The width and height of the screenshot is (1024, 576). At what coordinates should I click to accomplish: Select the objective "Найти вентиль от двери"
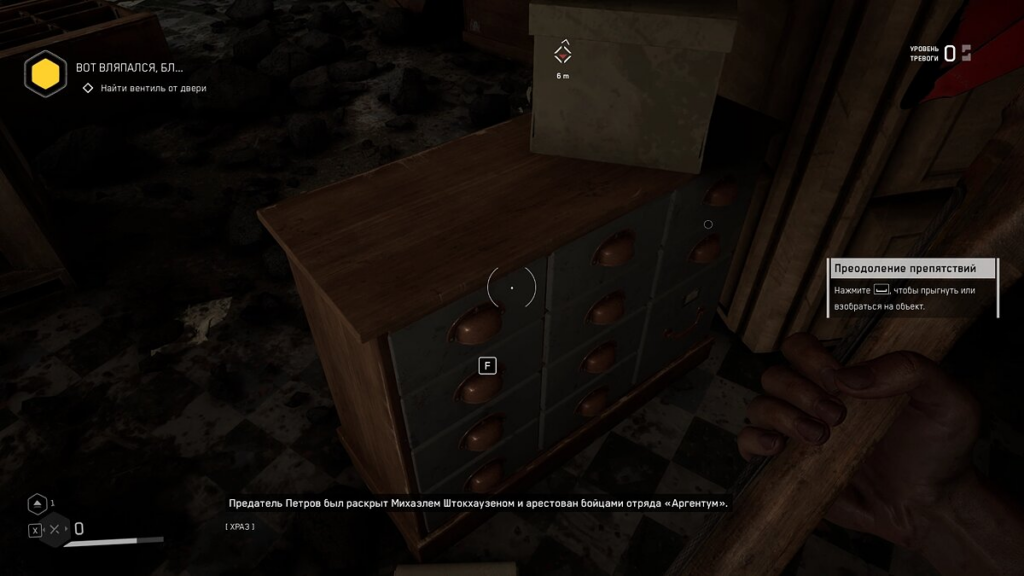pos(153,88)
